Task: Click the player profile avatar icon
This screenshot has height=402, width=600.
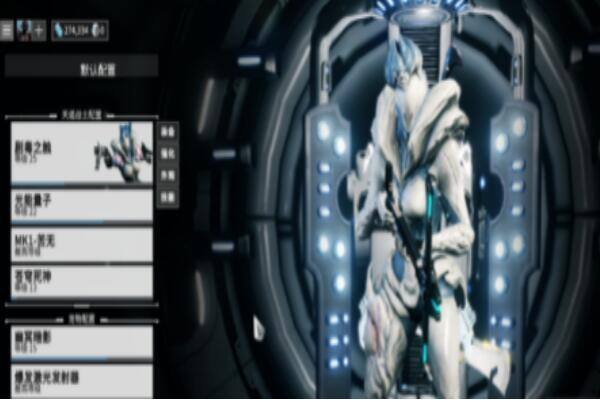Action: [24, 30]
